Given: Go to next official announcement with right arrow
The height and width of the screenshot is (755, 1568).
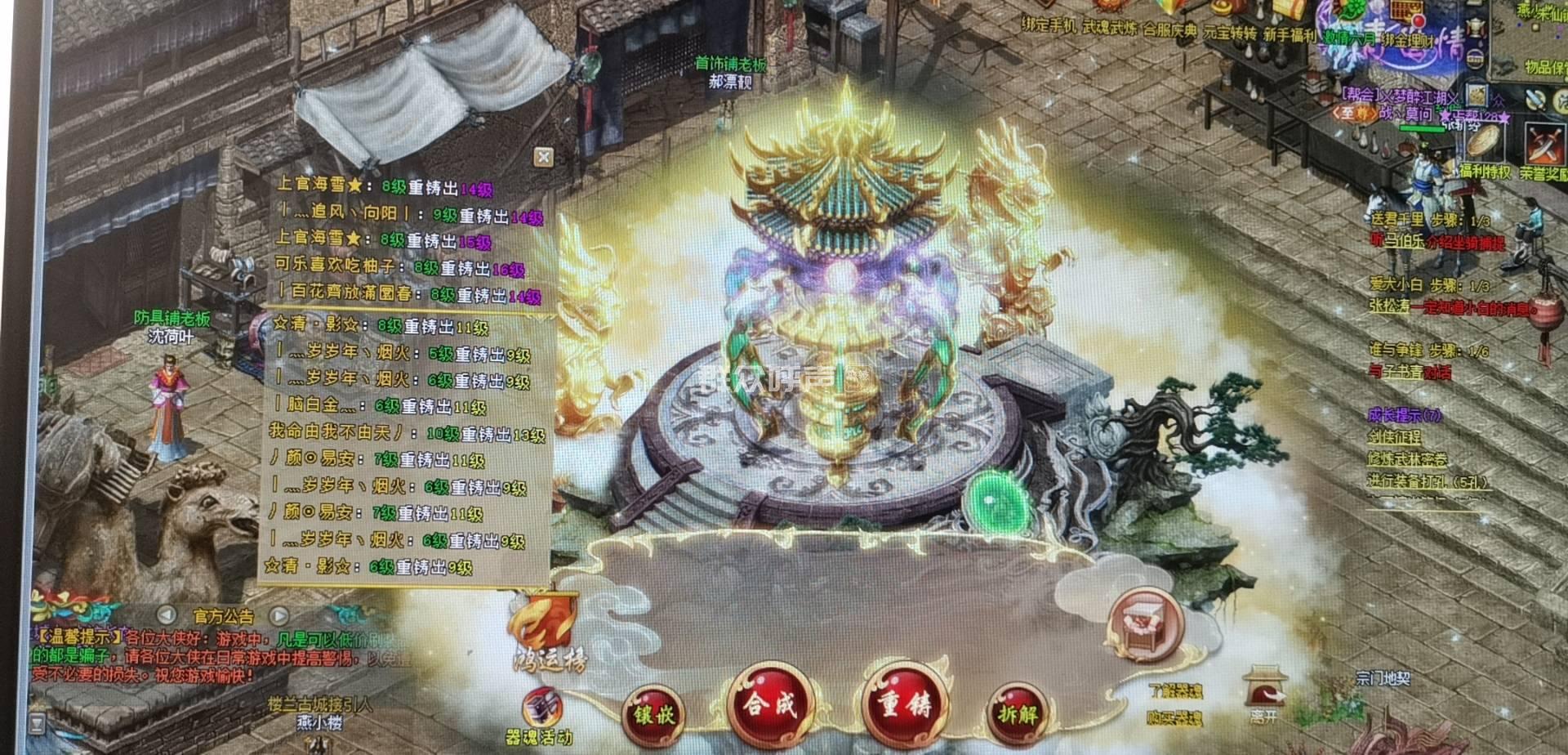Looking at the screenshot, I should [x=279, y=614].
